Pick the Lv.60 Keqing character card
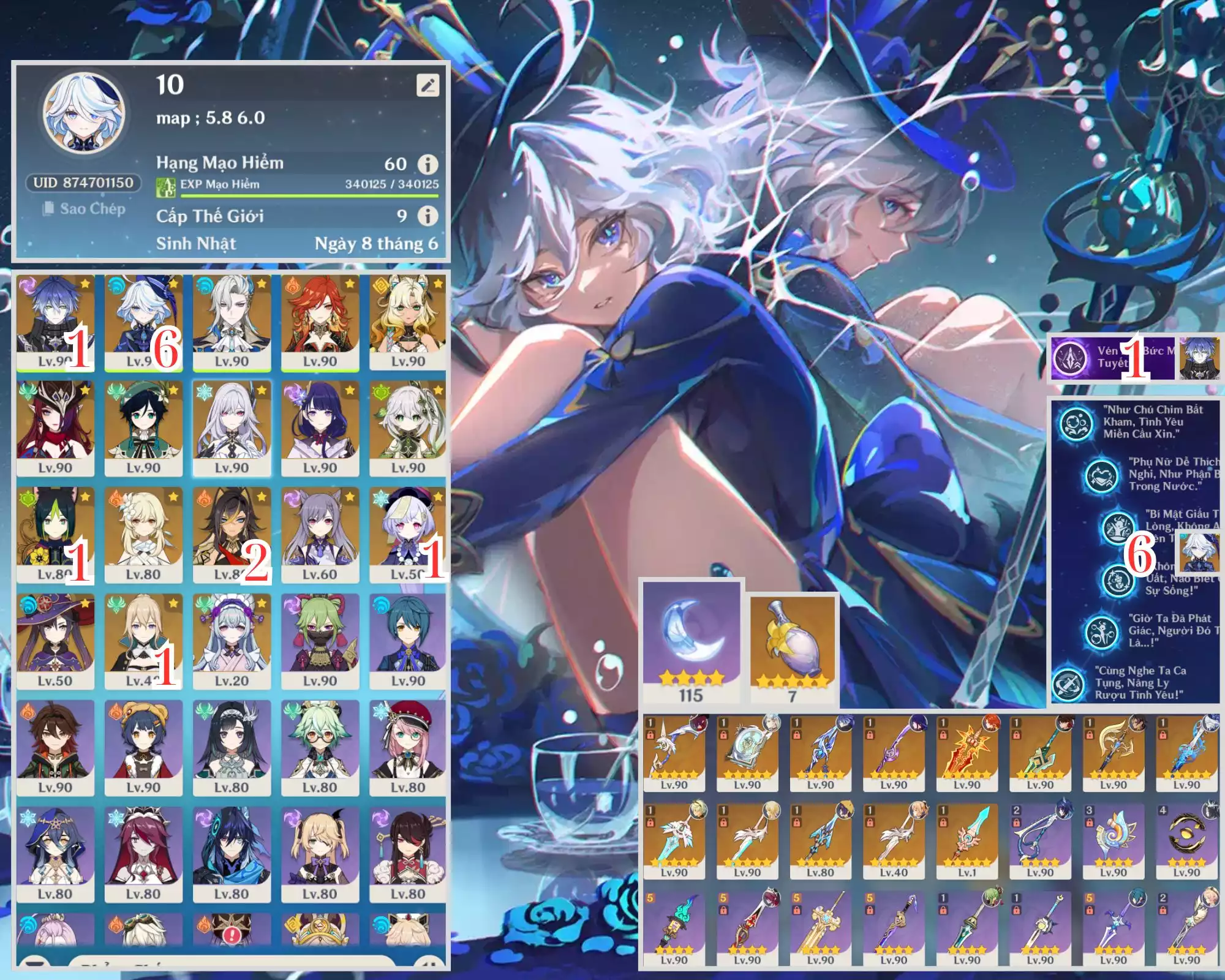This screenshot has height=980, width=1225. pyautogui.click(x=320, y=535)
